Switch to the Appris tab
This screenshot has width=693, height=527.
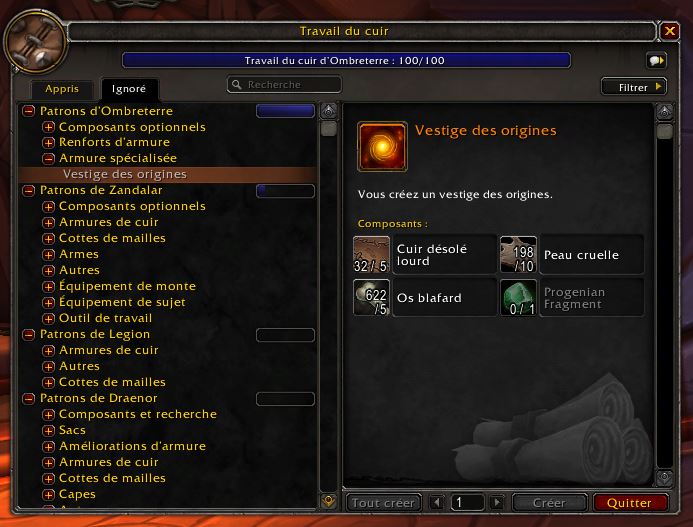[x=61, y=89]
